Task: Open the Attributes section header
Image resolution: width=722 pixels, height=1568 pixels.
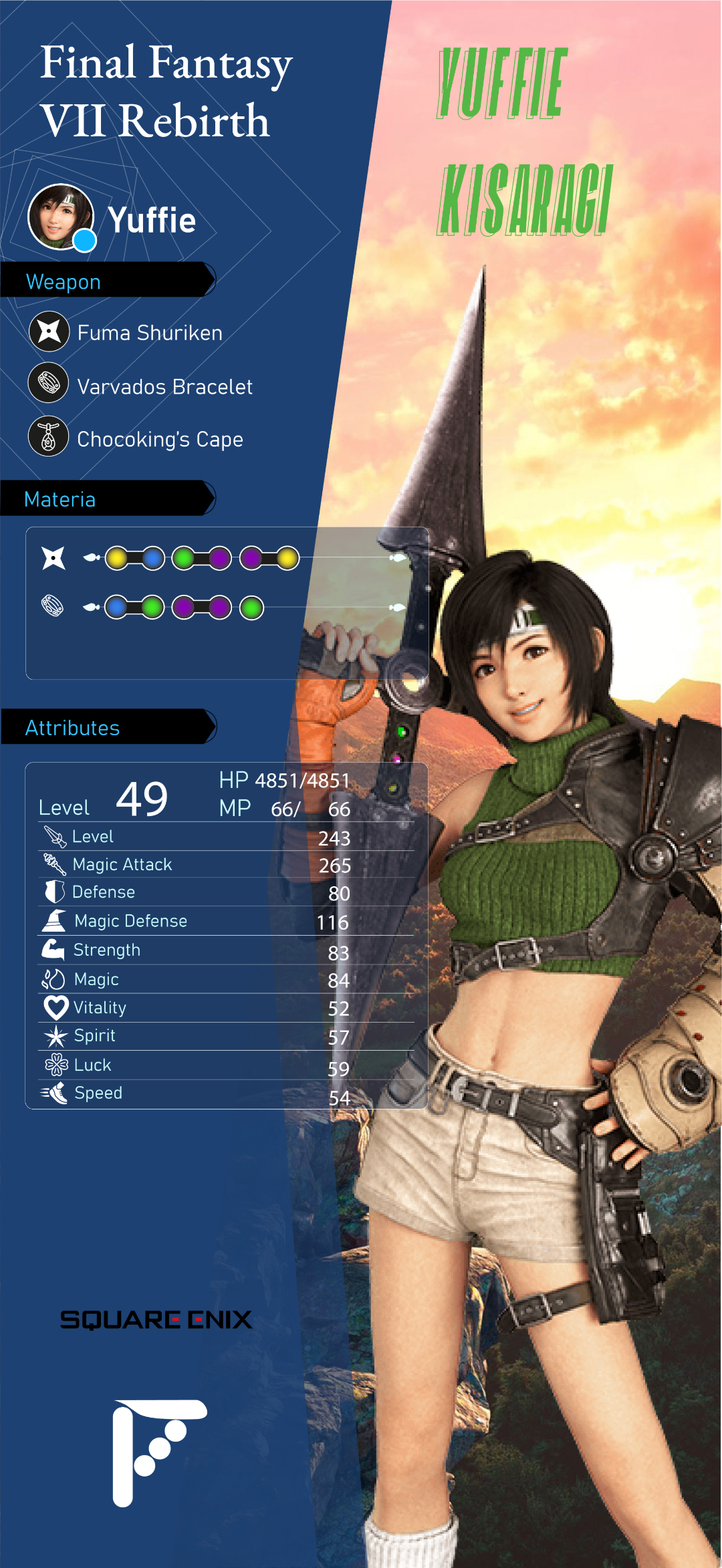Action: pos(107,727)
